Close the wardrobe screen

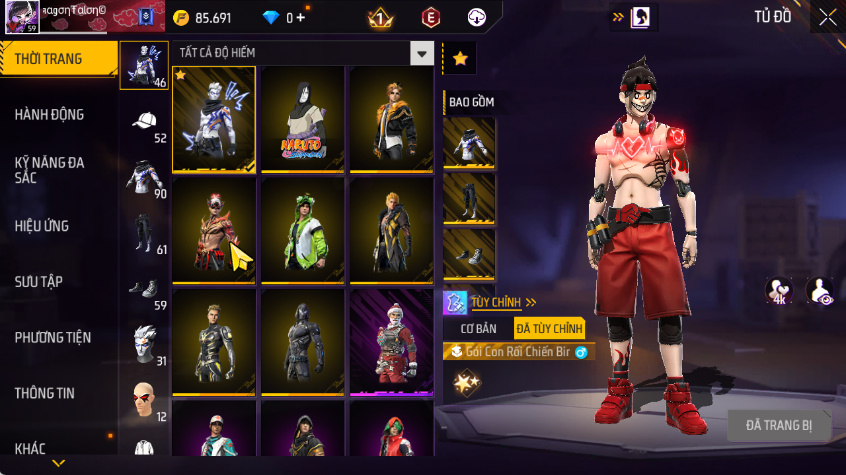[828, 17]
